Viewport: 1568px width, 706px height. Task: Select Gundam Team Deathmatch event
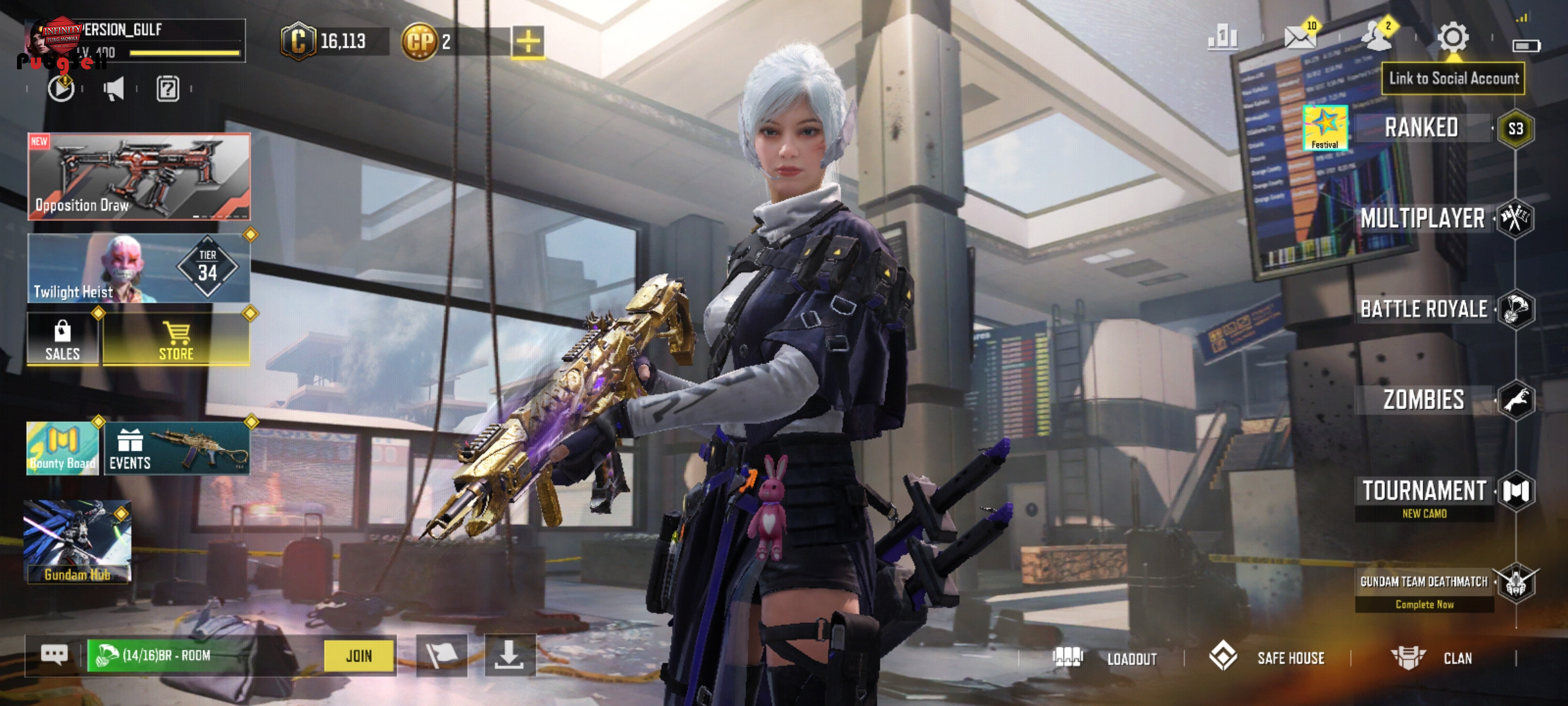pos(1424,582)
